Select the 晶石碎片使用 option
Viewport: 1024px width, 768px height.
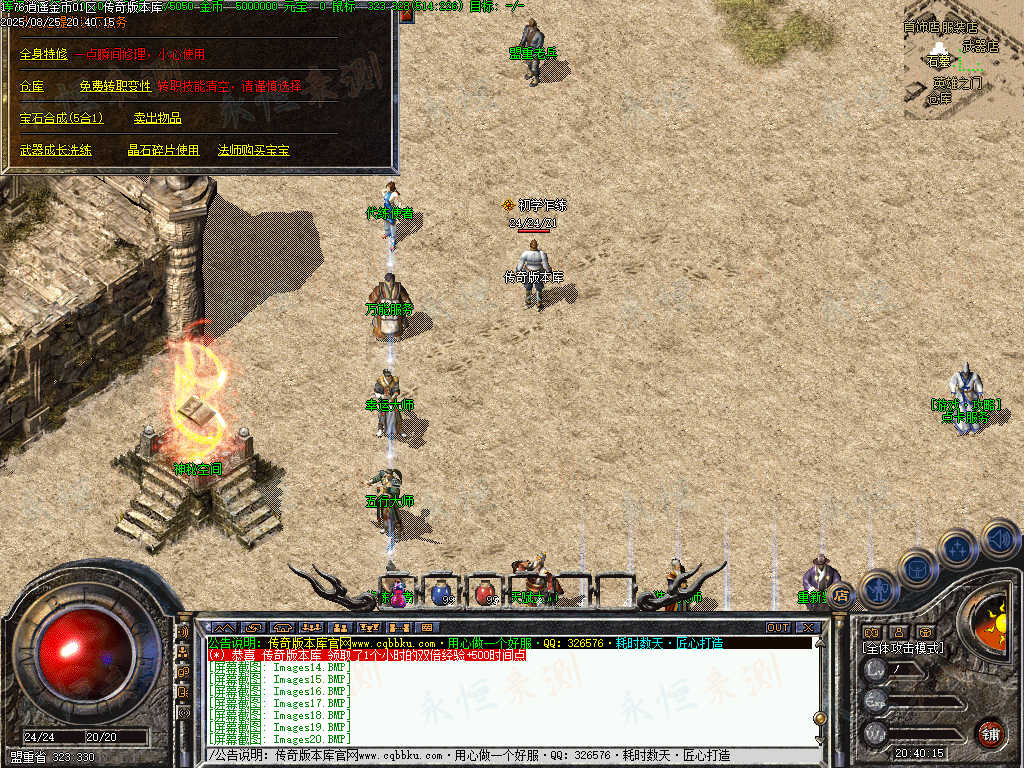point(162,150)
